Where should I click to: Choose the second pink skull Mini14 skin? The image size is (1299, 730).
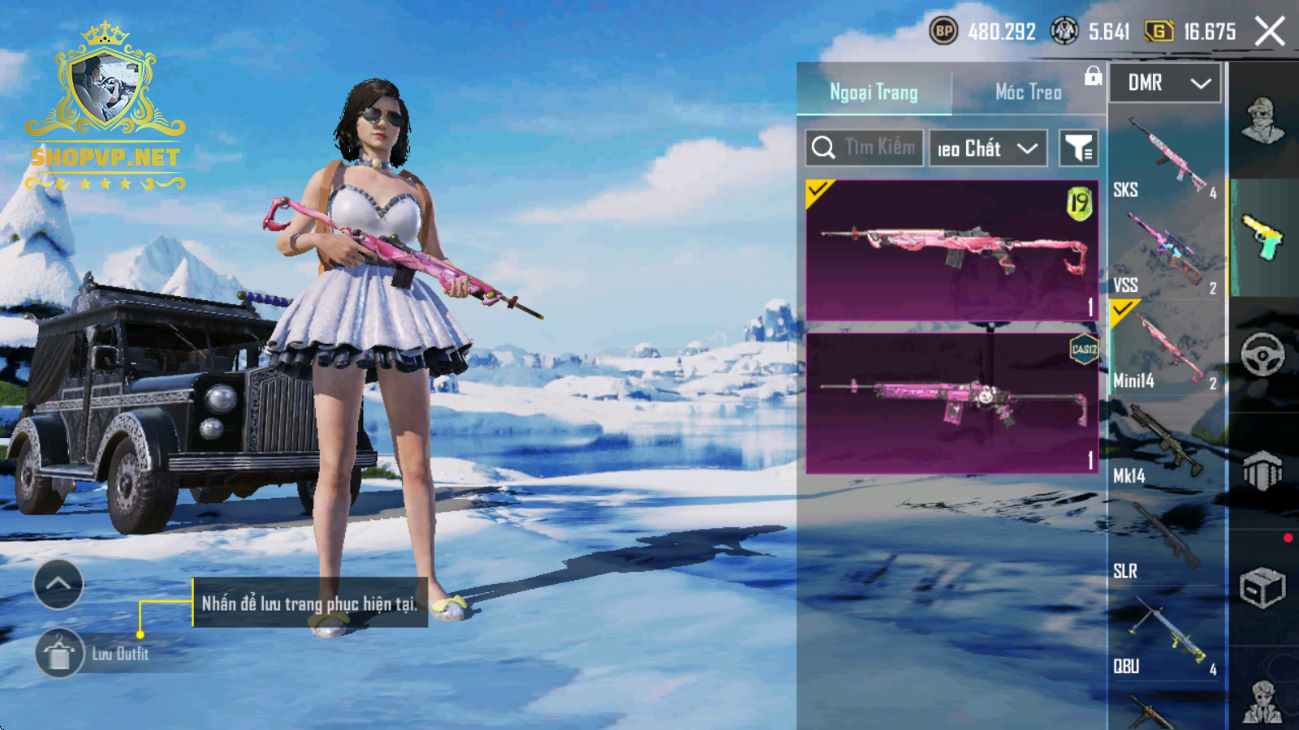tap(952, 402)
